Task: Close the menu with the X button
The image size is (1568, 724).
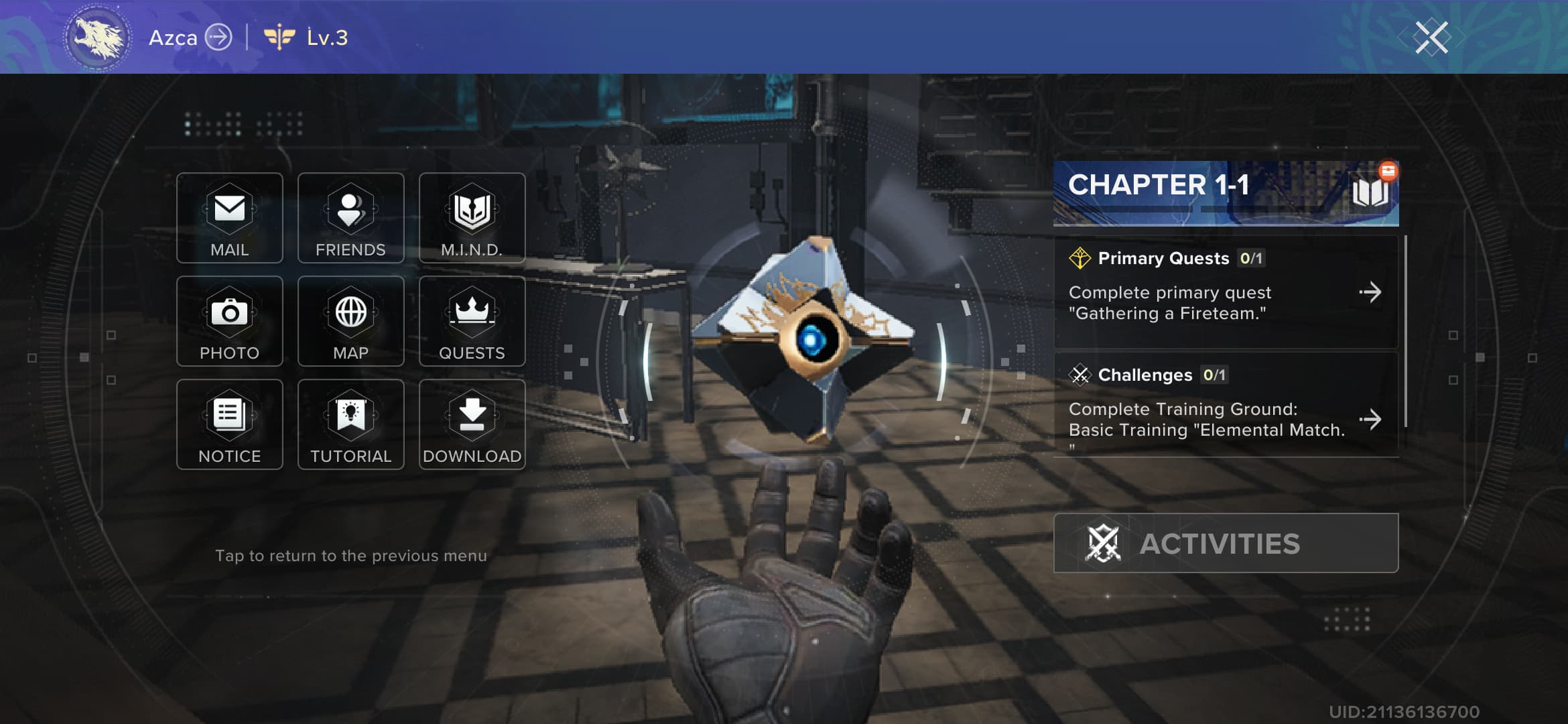Action: coord(1431,38)
